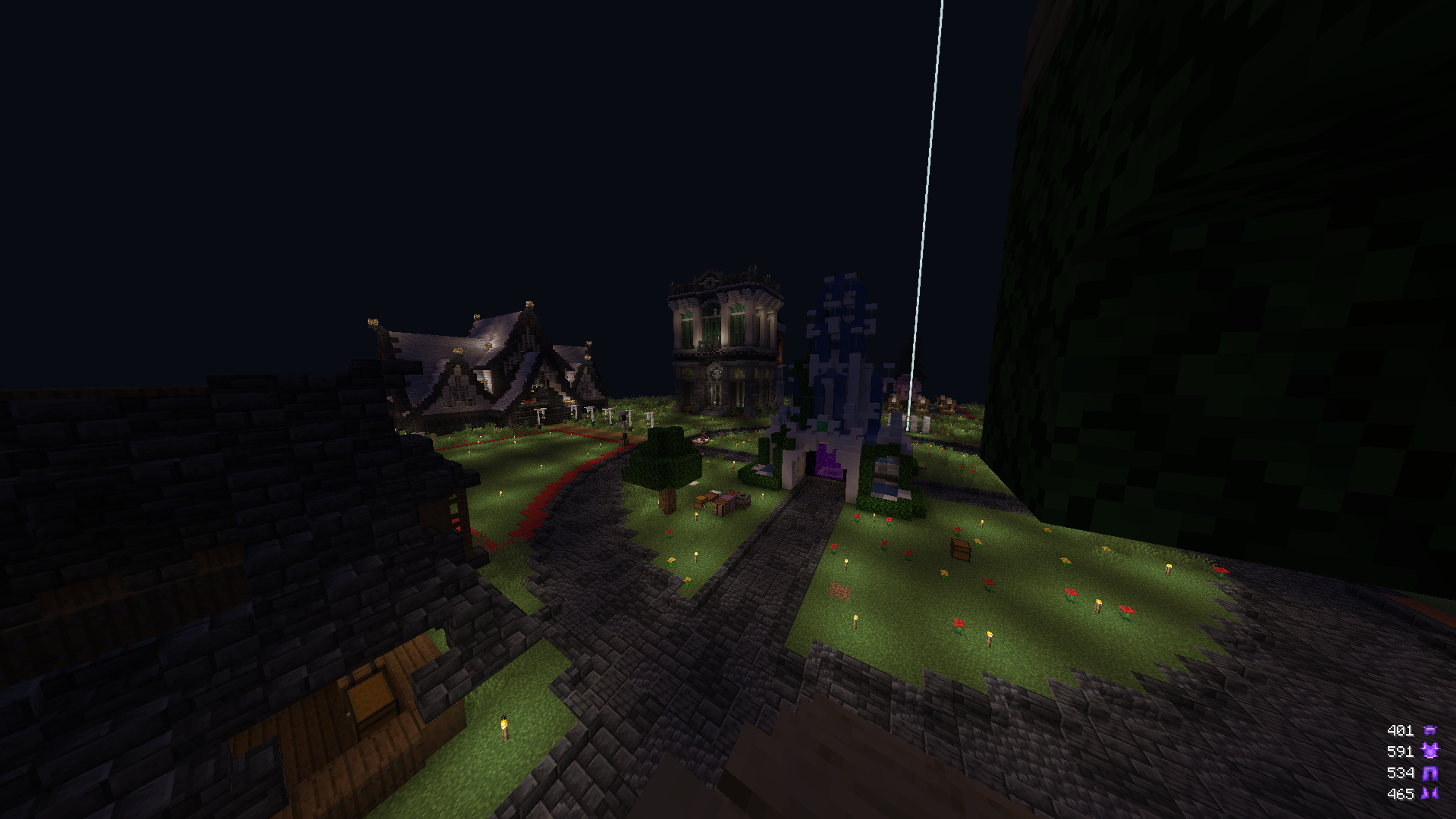Click the purple helmet armor icon
Image resolution: width=1456 pixels, height=819 pixels.
pos(1430,730)
